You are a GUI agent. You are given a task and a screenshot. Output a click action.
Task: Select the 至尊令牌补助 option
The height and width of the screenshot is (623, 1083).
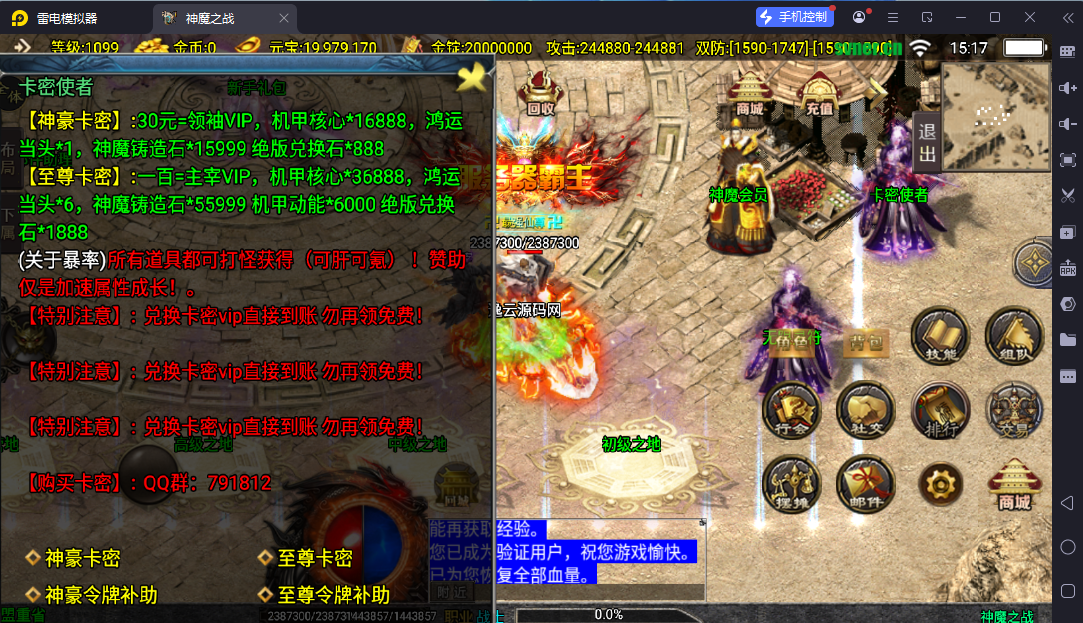coord(333,595)
